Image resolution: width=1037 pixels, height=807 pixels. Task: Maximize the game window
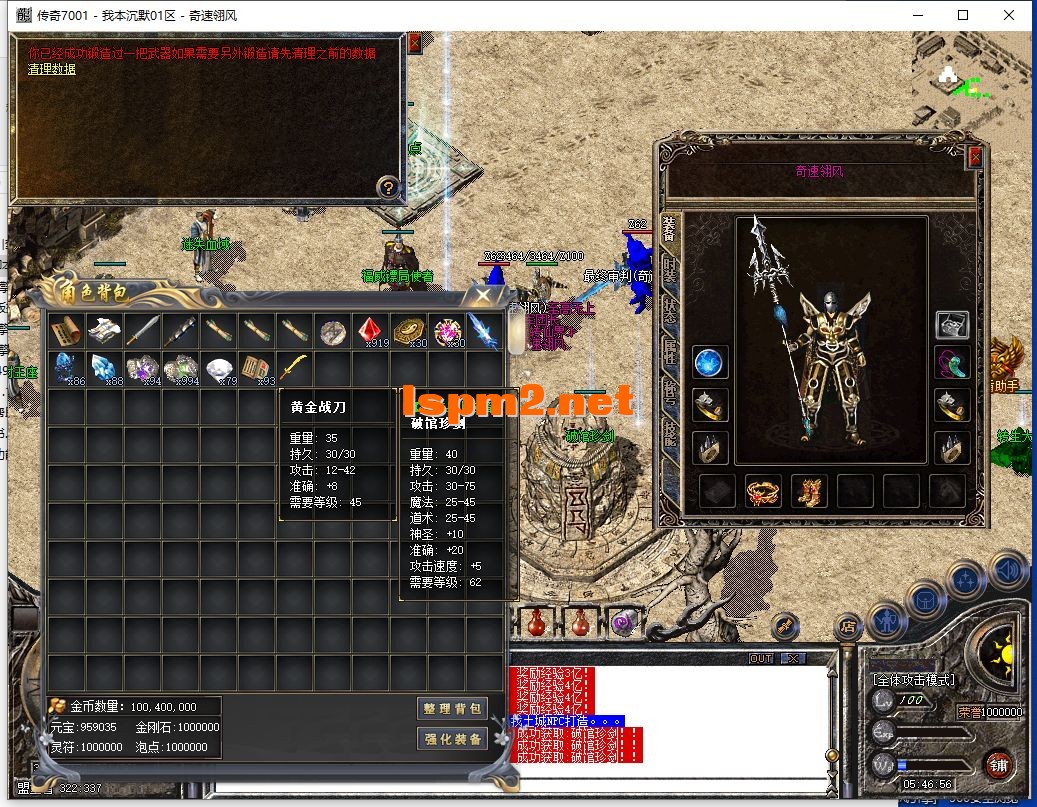963,15
